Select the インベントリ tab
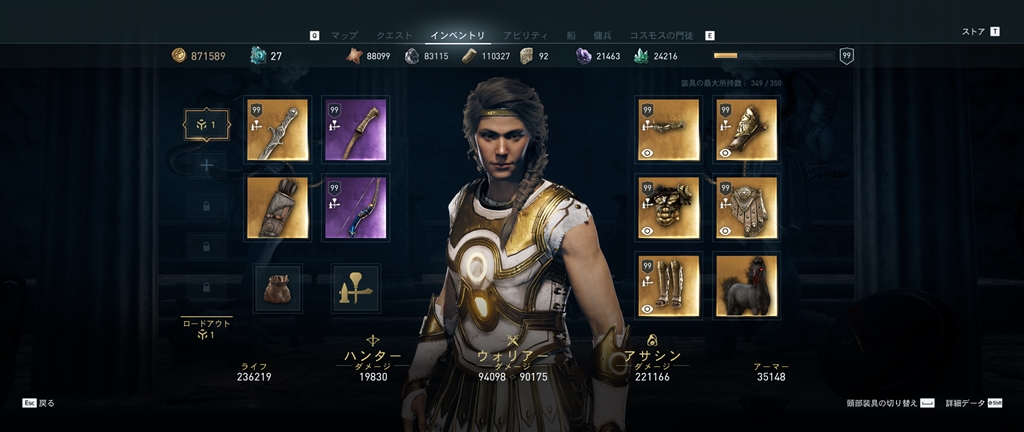This screenshot has height=432, width=1024. click(457, 35)
